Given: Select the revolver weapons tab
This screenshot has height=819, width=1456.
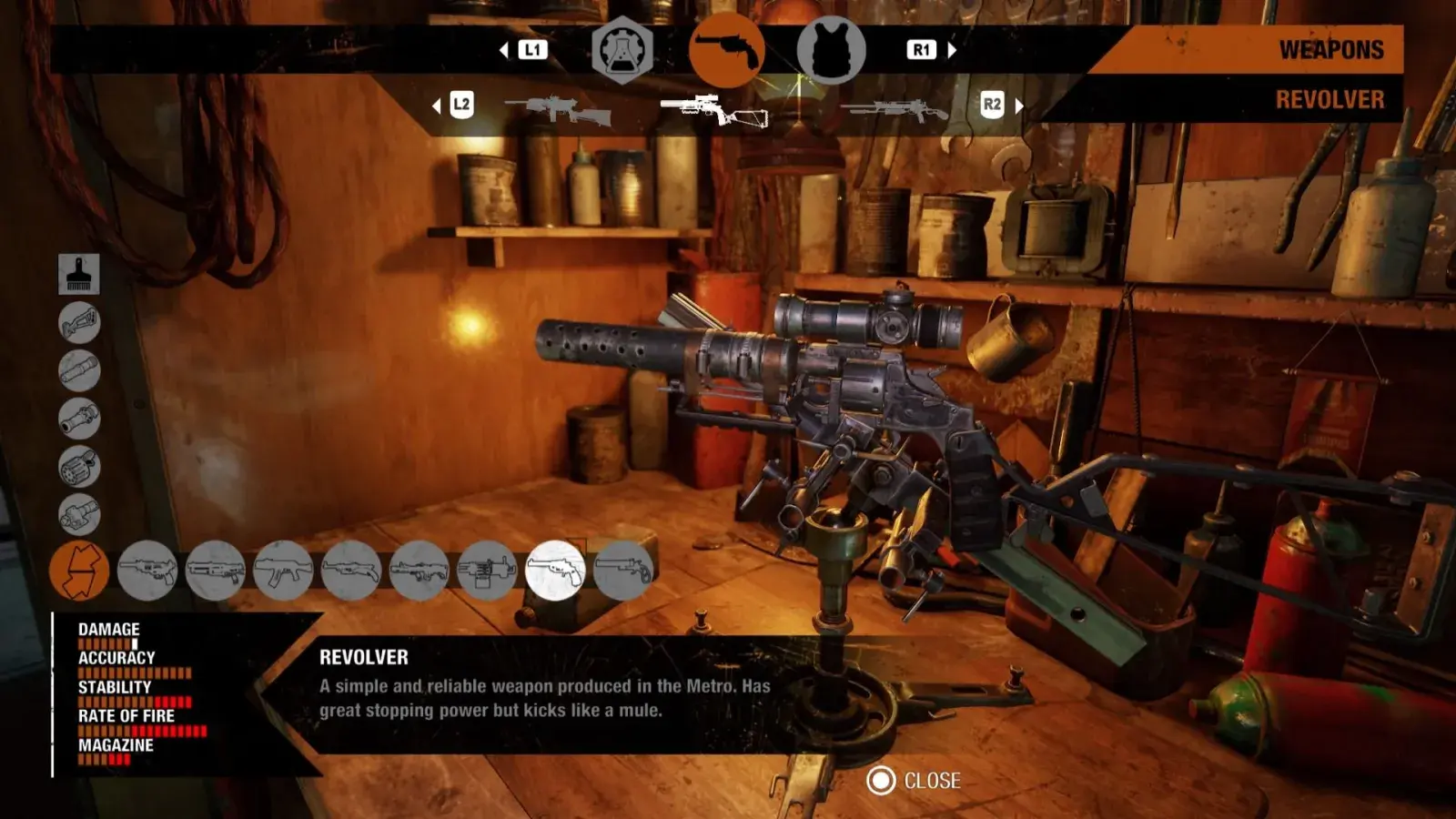Looking at the screenshot, I should tap(726, 50).
